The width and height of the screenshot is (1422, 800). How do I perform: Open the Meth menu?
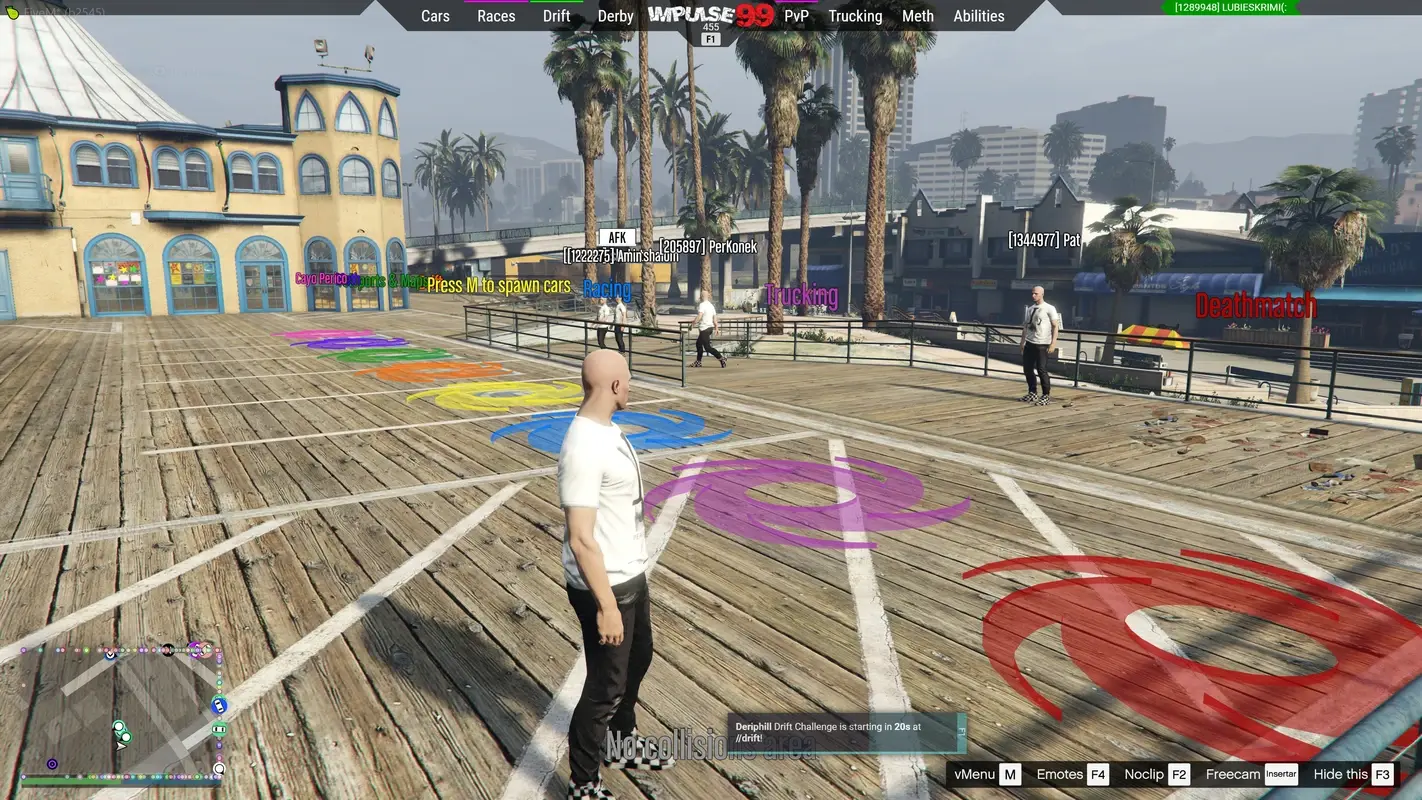[917, 16]
